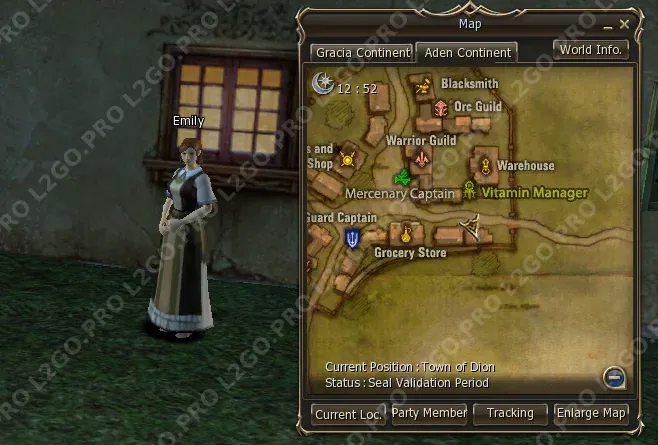Image resolution: width=658 pixels, height=445 pixels.
Task: Click the Enlarge Map button
Action: point(592,412)
